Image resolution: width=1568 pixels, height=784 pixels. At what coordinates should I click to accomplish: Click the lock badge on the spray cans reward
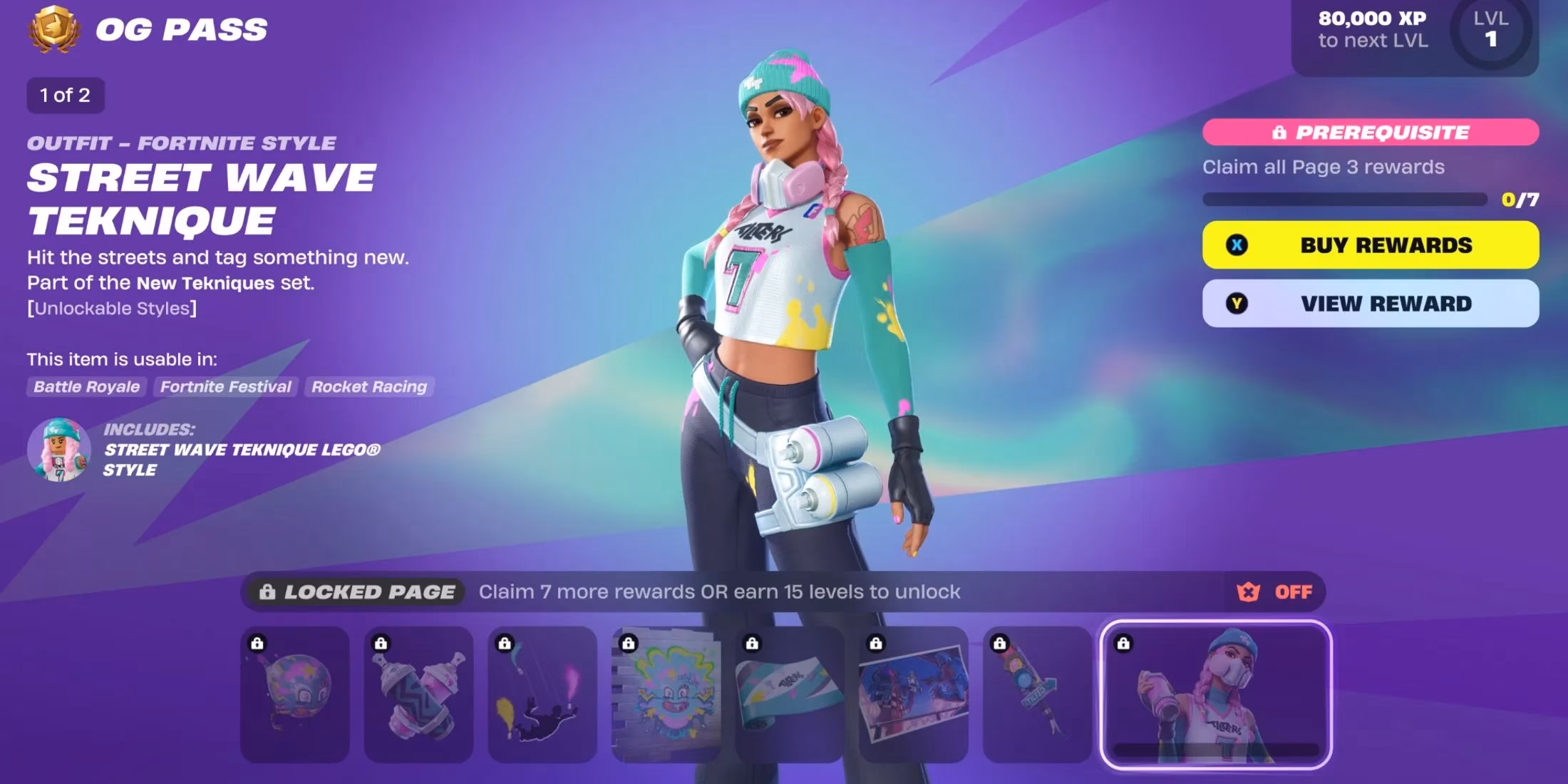click(x=380, y=643)
